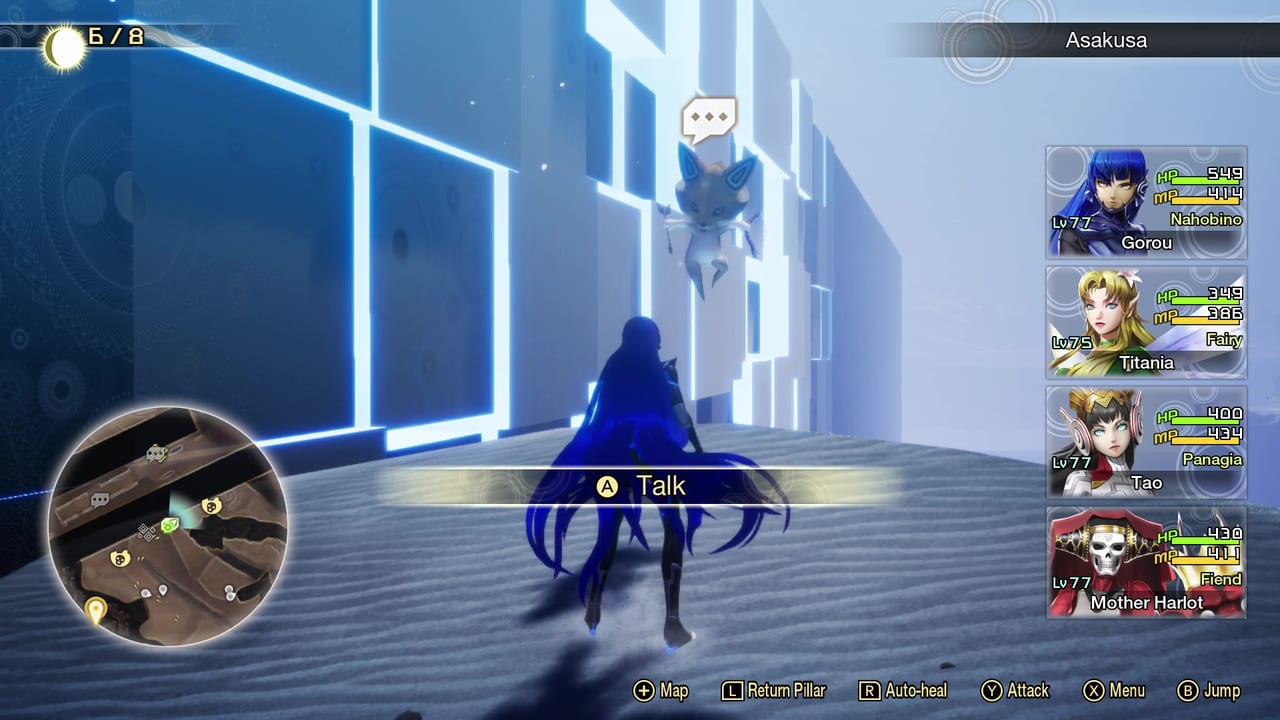This screenshot has width=1280, height=720.
Task: Open the Return Pillar option
Action: tap(773, 690)
